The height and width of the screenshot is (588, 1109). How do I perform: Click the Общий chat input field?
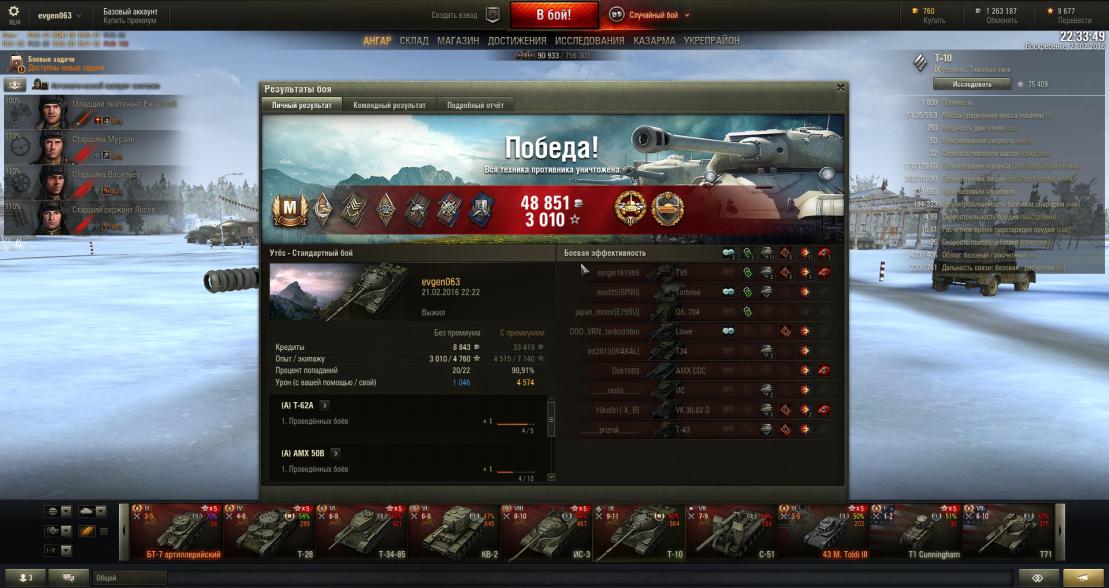[130, 577]
